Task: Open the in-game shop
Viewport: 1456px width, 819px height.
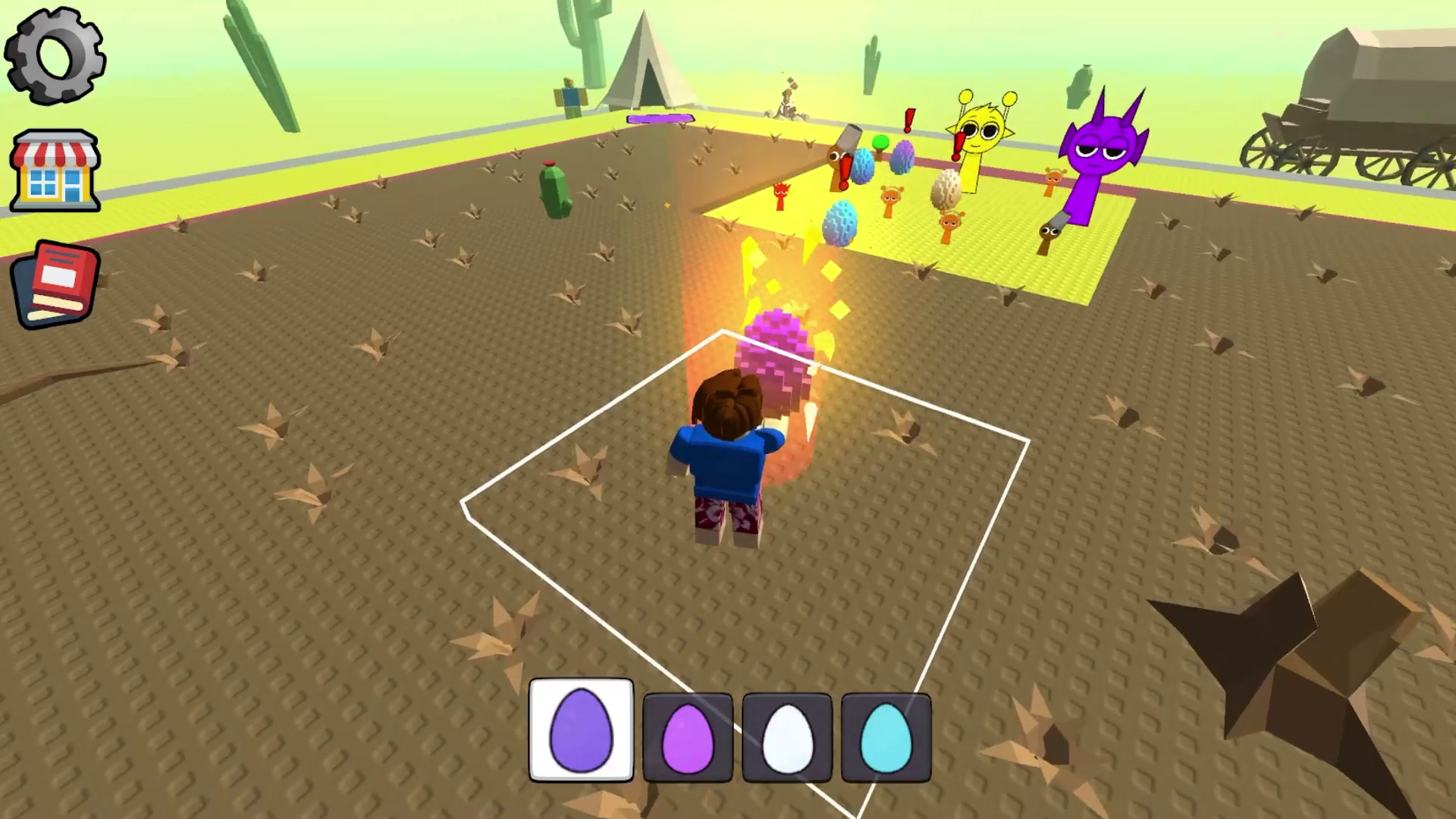Action: pyautogui.click(x=55, y=171)
